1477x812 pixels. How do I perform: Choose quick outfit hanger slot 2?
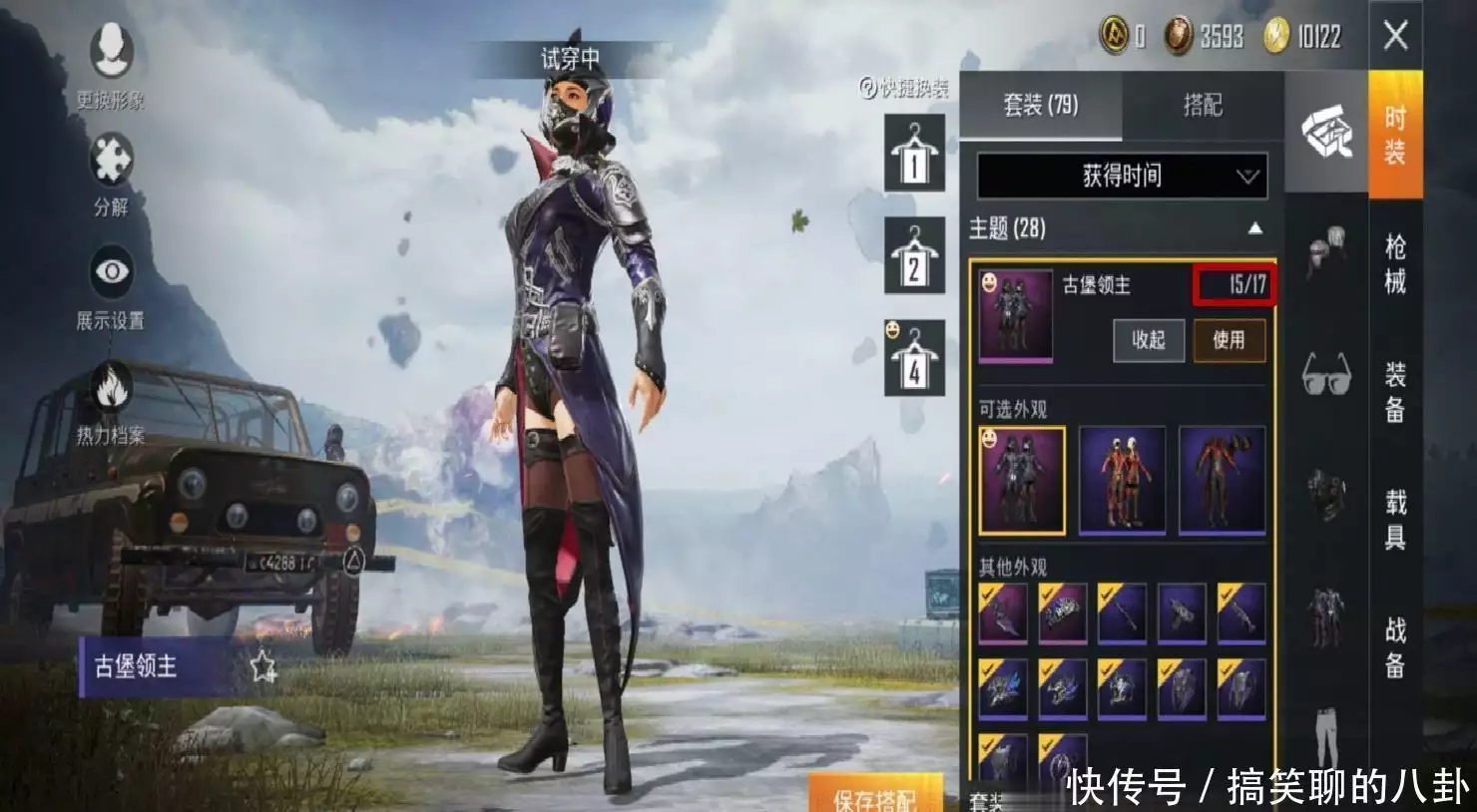[x=914, y=257]
